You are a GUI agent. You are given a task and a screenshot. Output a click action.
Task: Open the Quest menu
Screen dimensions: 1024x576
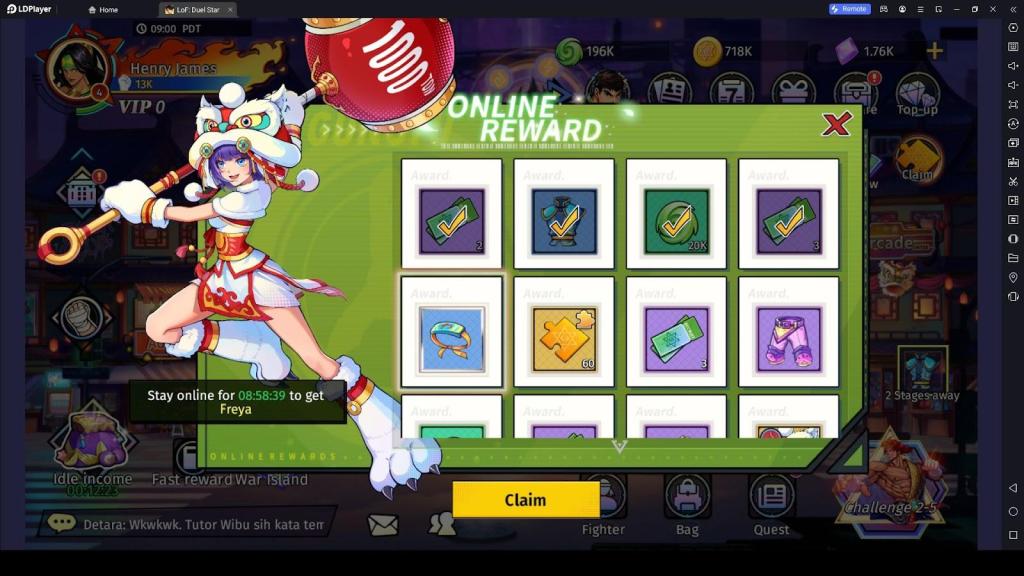point(771,505)
